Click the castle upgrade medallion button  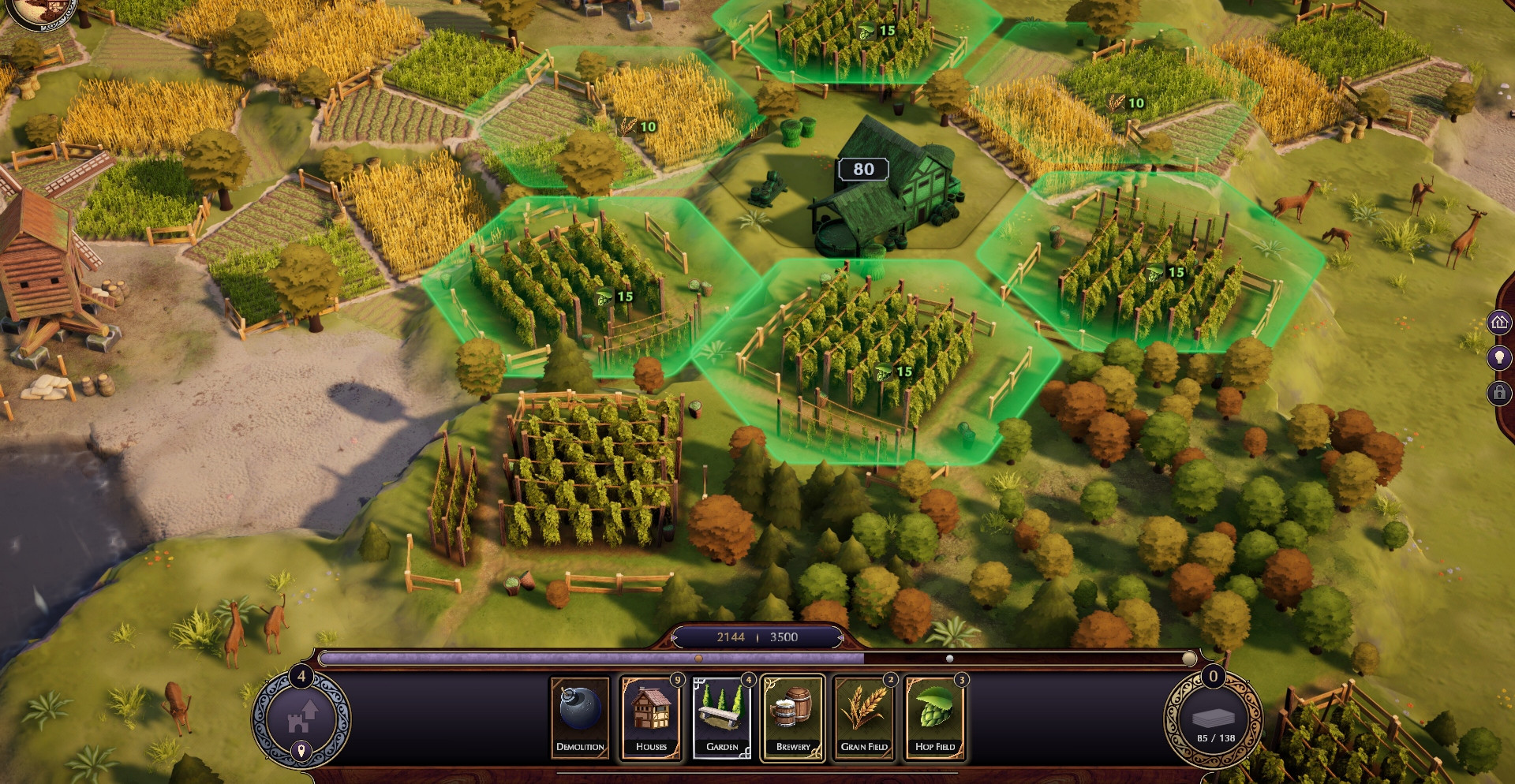coord(301,716)
